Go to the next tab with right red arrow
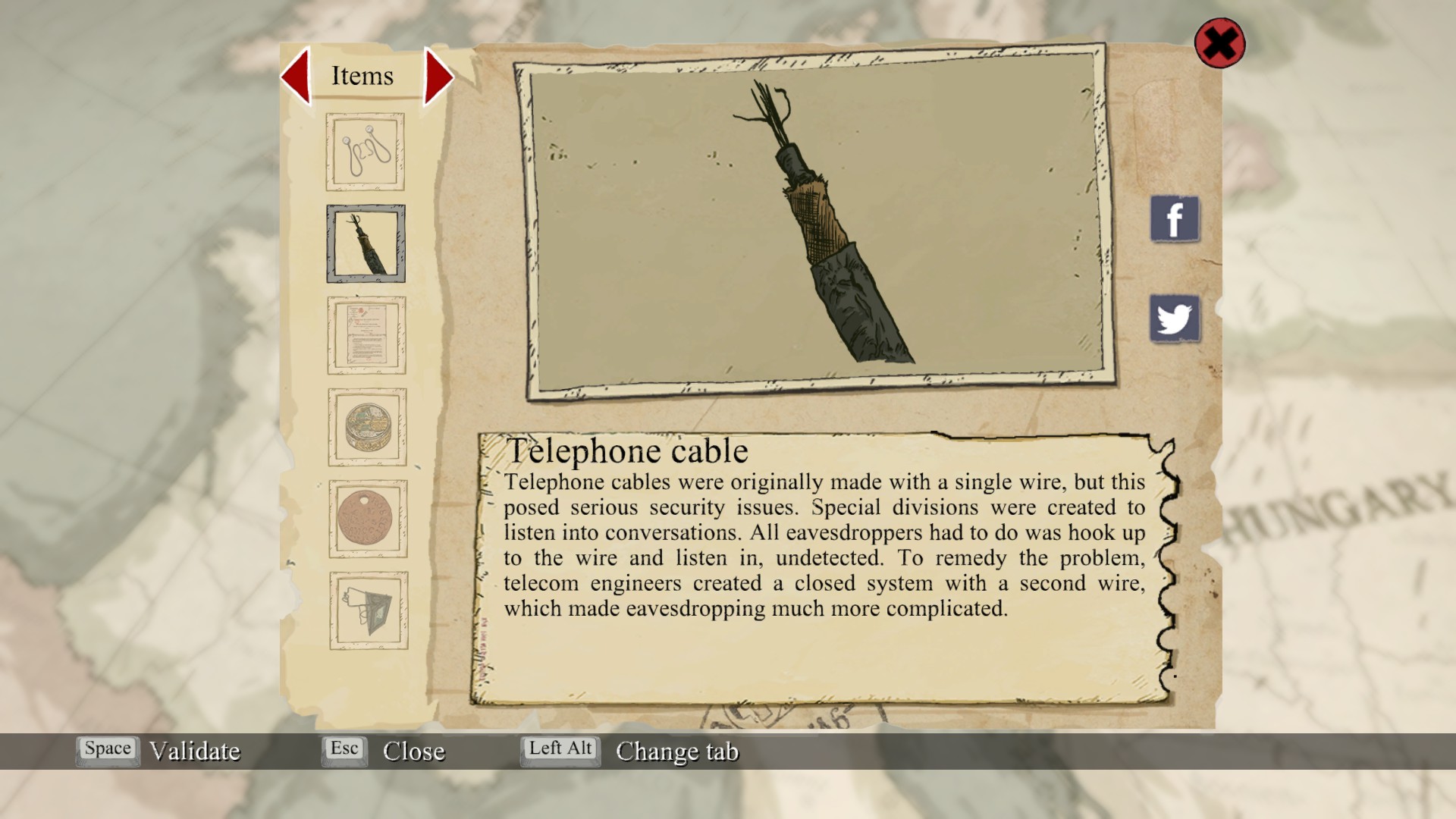The width and height of the screenshot is (1456, 819). click(438, 76)
